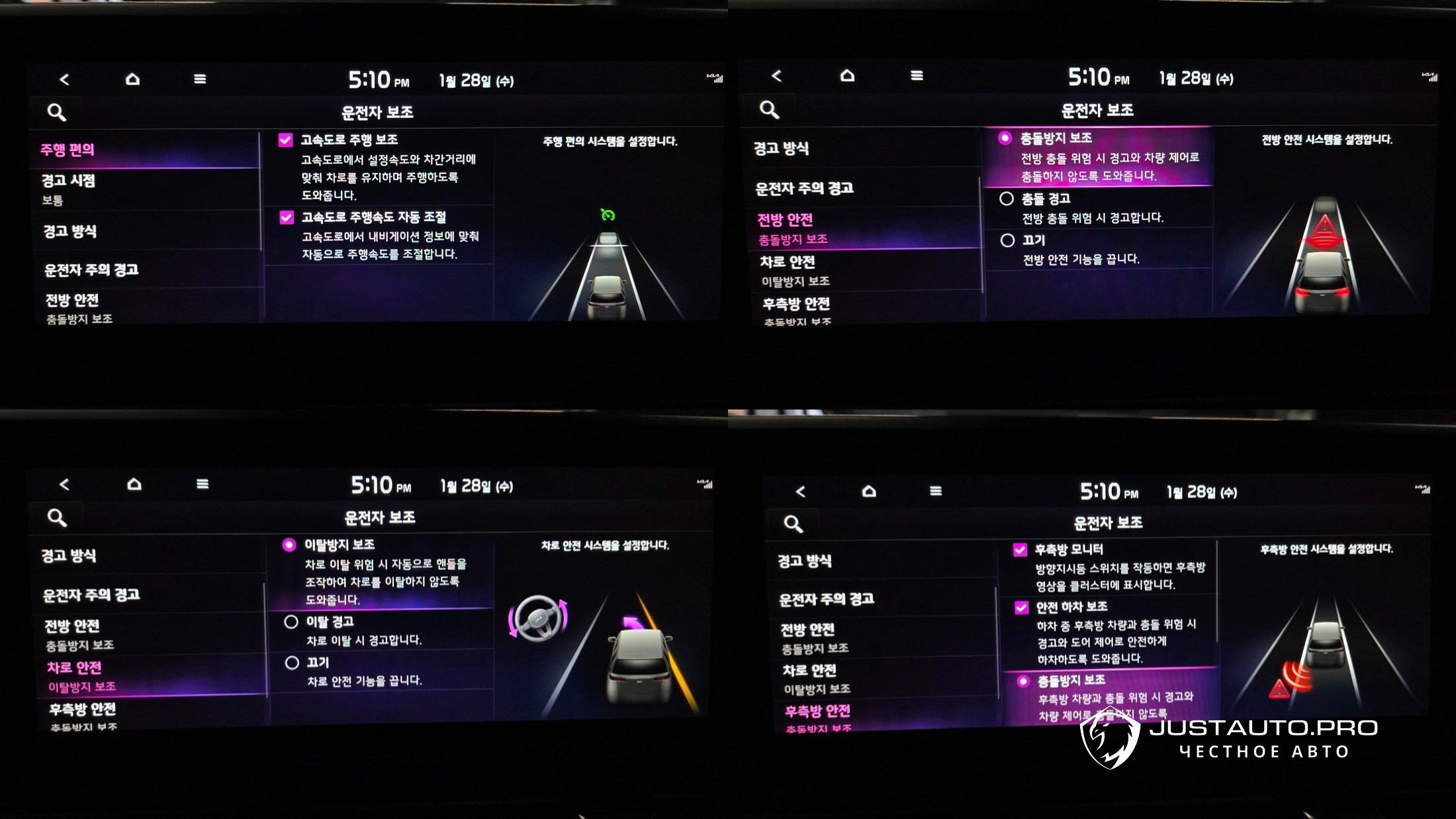Choose the 이탈 경고 radio option
The image size is (1456, 819).
click(x=291, y=622)
